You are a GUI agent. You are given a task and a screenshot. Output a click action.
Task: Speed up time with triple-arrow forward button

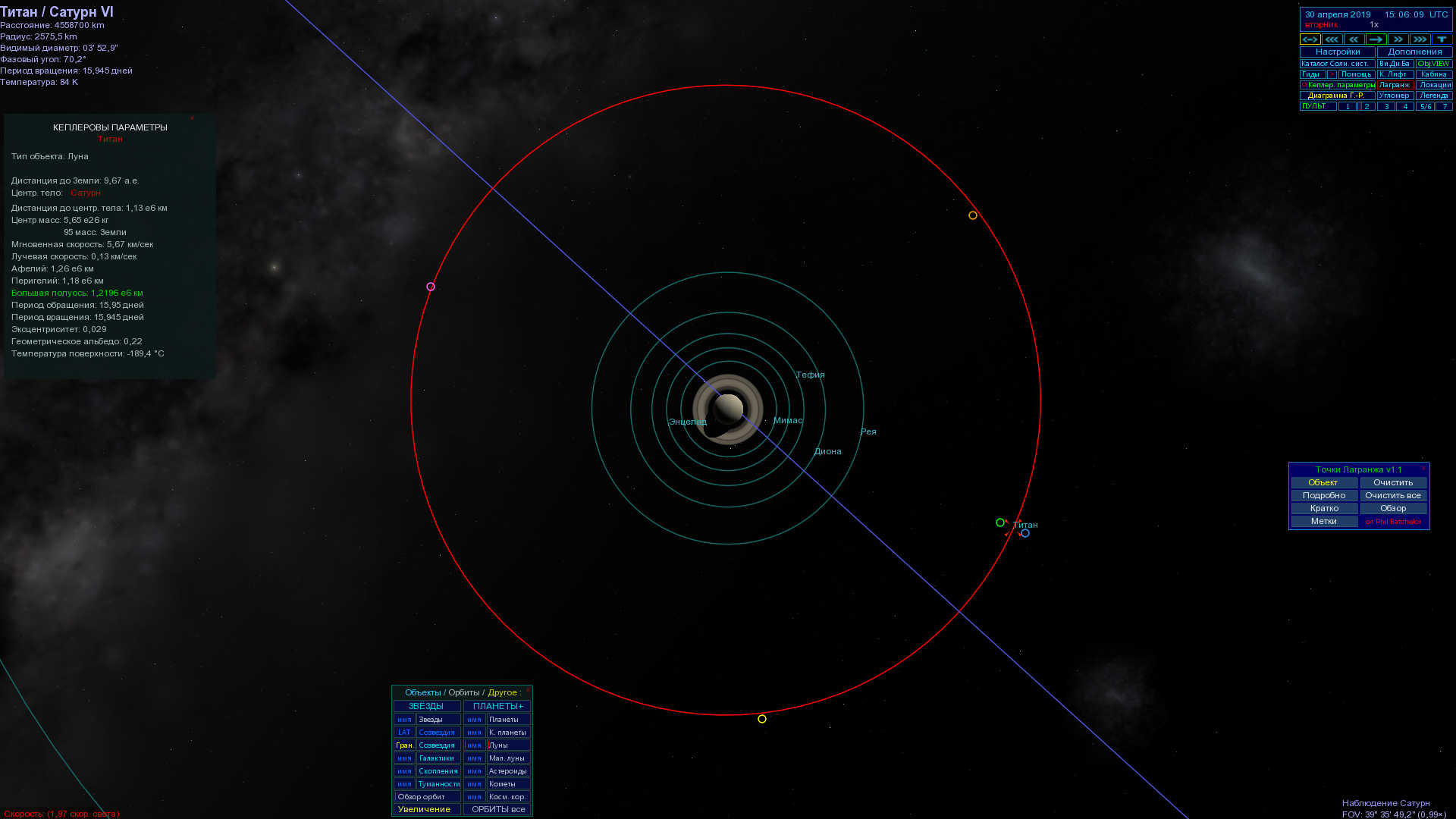coord(1420,39)
